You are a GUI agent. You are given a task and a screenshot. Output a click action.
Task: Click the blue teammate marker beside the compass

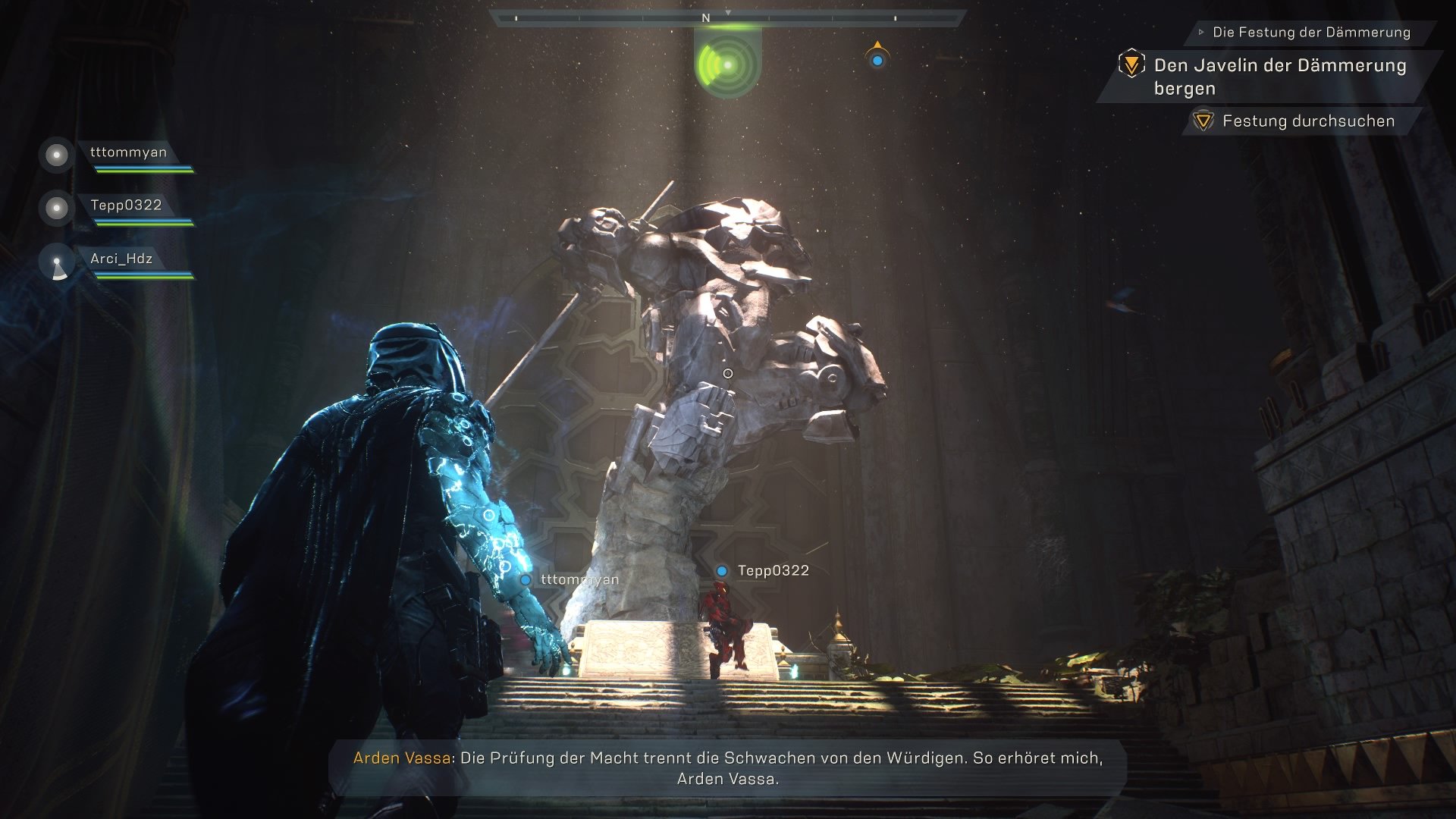877,59
